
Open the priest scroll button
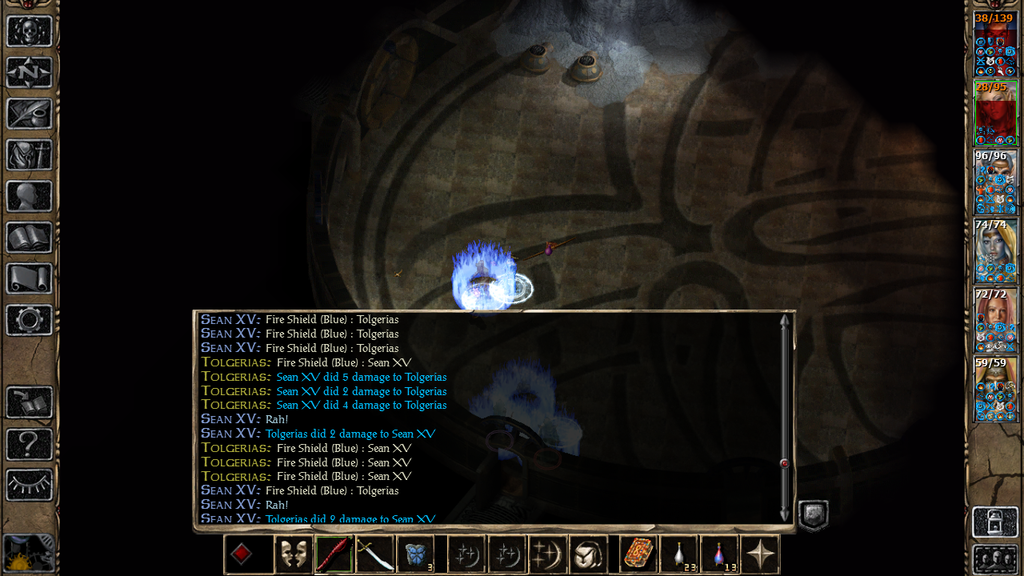click(x=29, y=278)
